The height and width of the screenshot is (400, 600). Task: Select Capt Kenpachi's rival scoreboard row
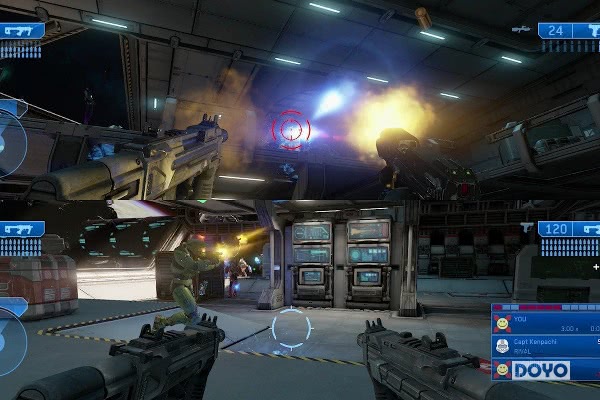pyautogui.click(x=550, y=345)
